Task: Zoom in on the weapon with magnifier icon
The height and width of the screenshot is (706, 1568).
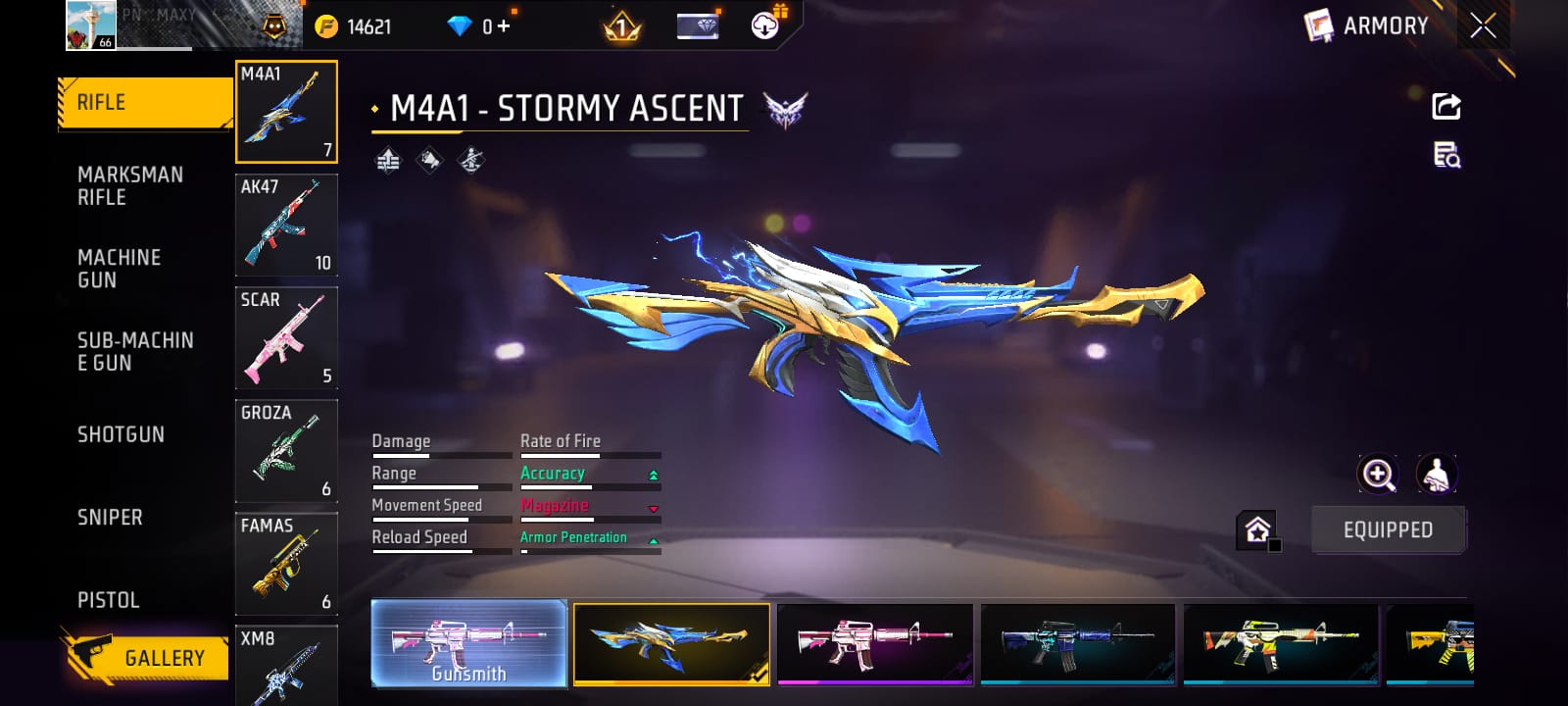Action: coord(1378,475)
